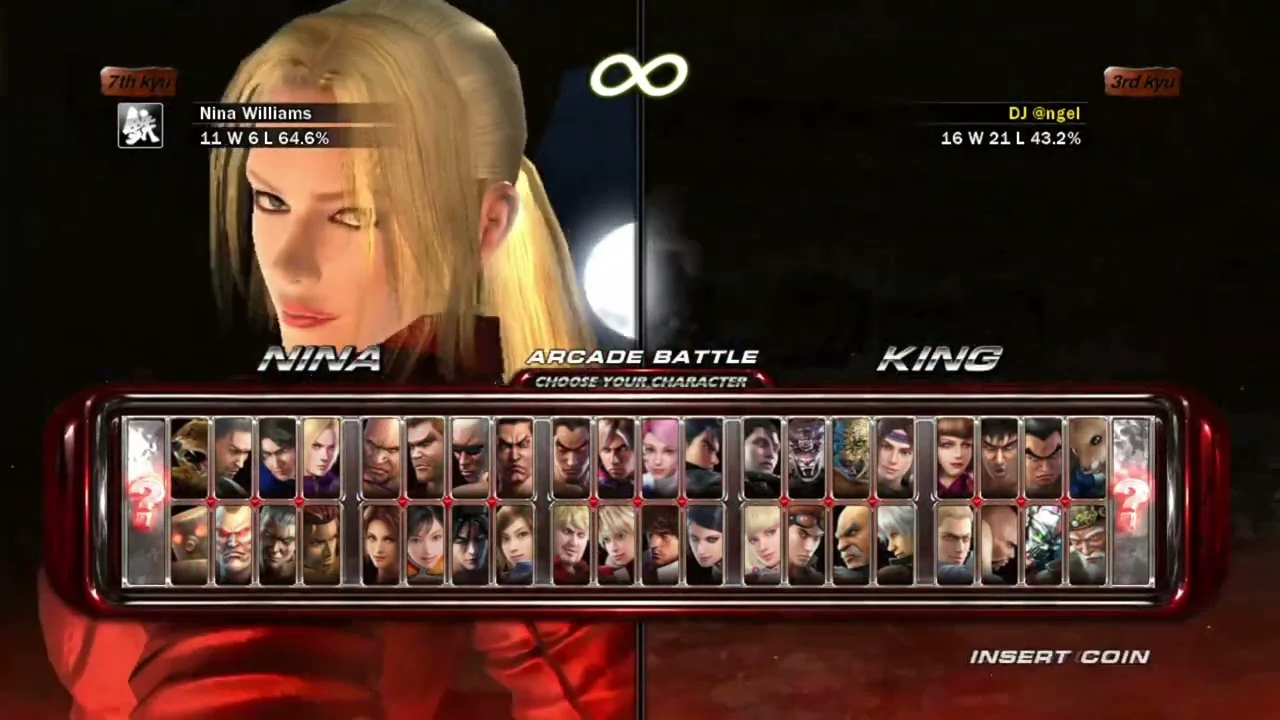This screenshot has width=1280, height=720.
Task: Choose the right random-select question mark tile
Action: tap(1132, 500)
